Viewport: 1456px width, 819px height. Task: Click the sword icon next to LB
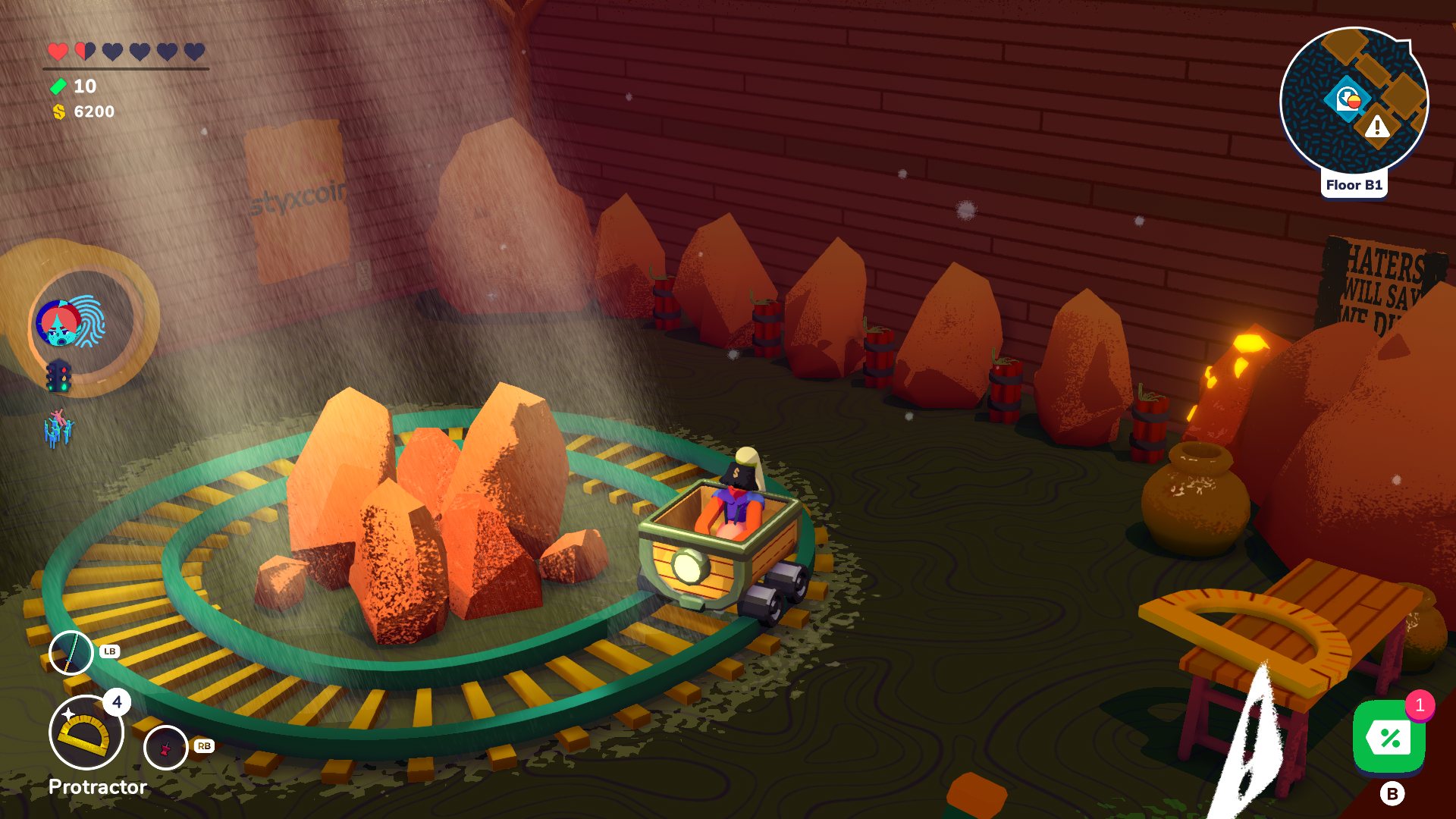coord(71,651)
